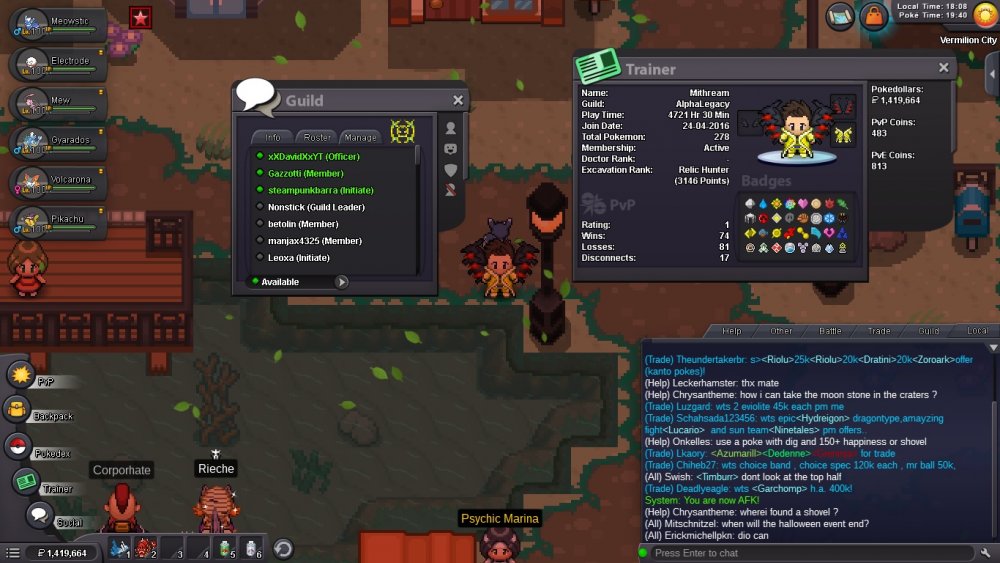Switch chat to the Trade channel tab
Viewport: 1000px width, 563px height.
click(879, 331)
